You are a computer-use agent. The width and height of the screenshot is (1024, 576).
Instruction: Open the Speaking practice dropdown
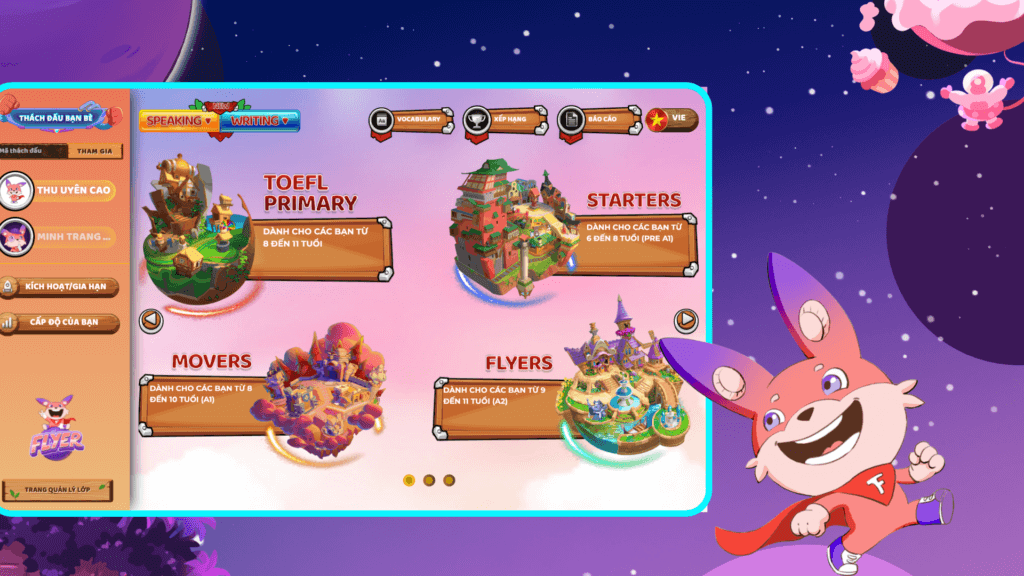[180, 121]
